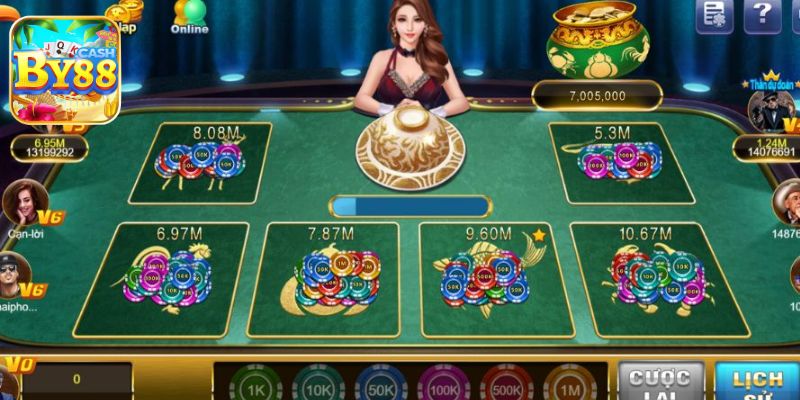Open the help question mark button

click(762, 15)
